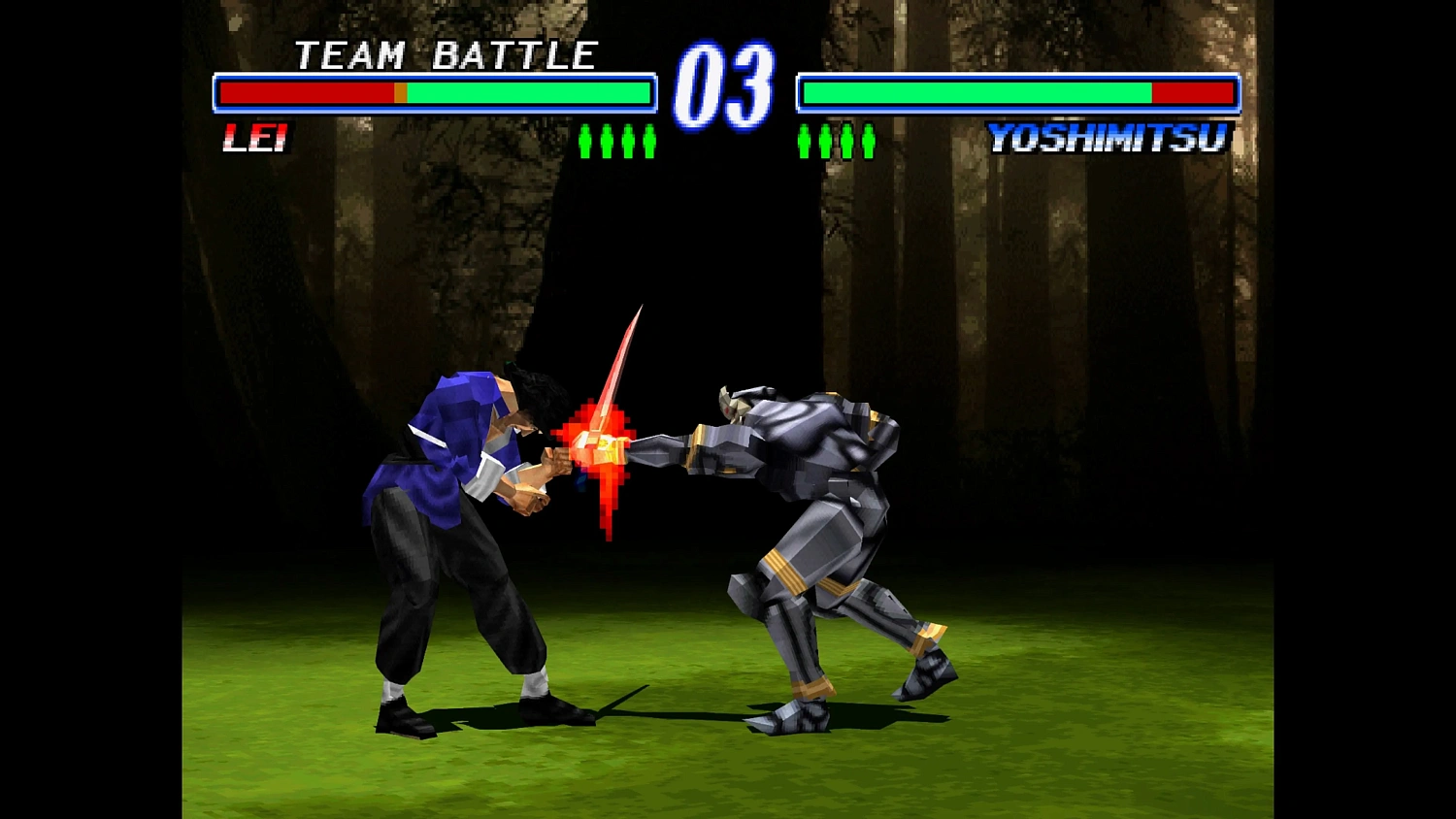Select the first teammate icon under Yoshimitsu's bar
Viewport: 1456px width, 819px height.
click(x=805, y=143)
